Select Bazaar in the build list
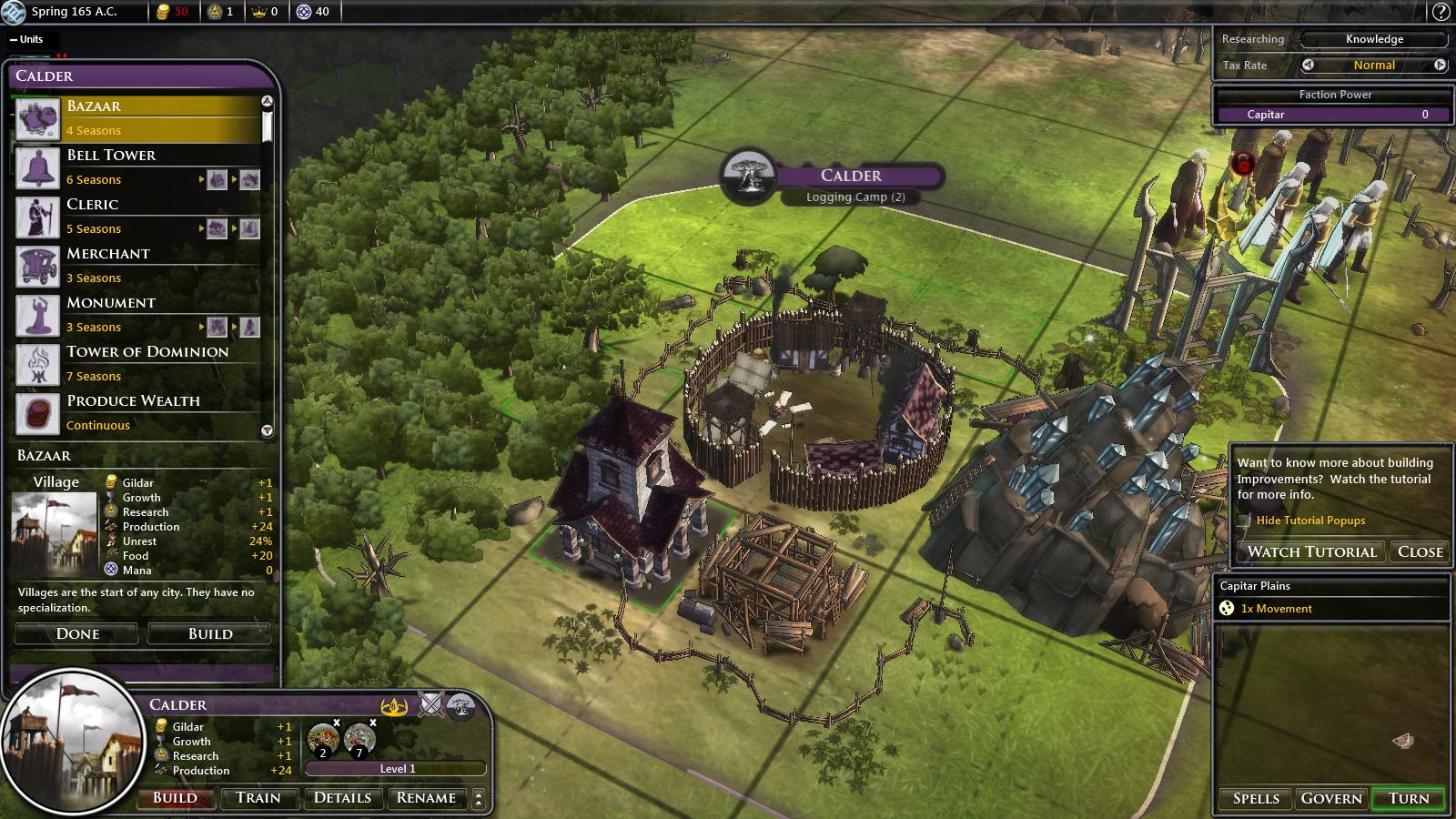 pyautogui.click(x=136, y=118)
